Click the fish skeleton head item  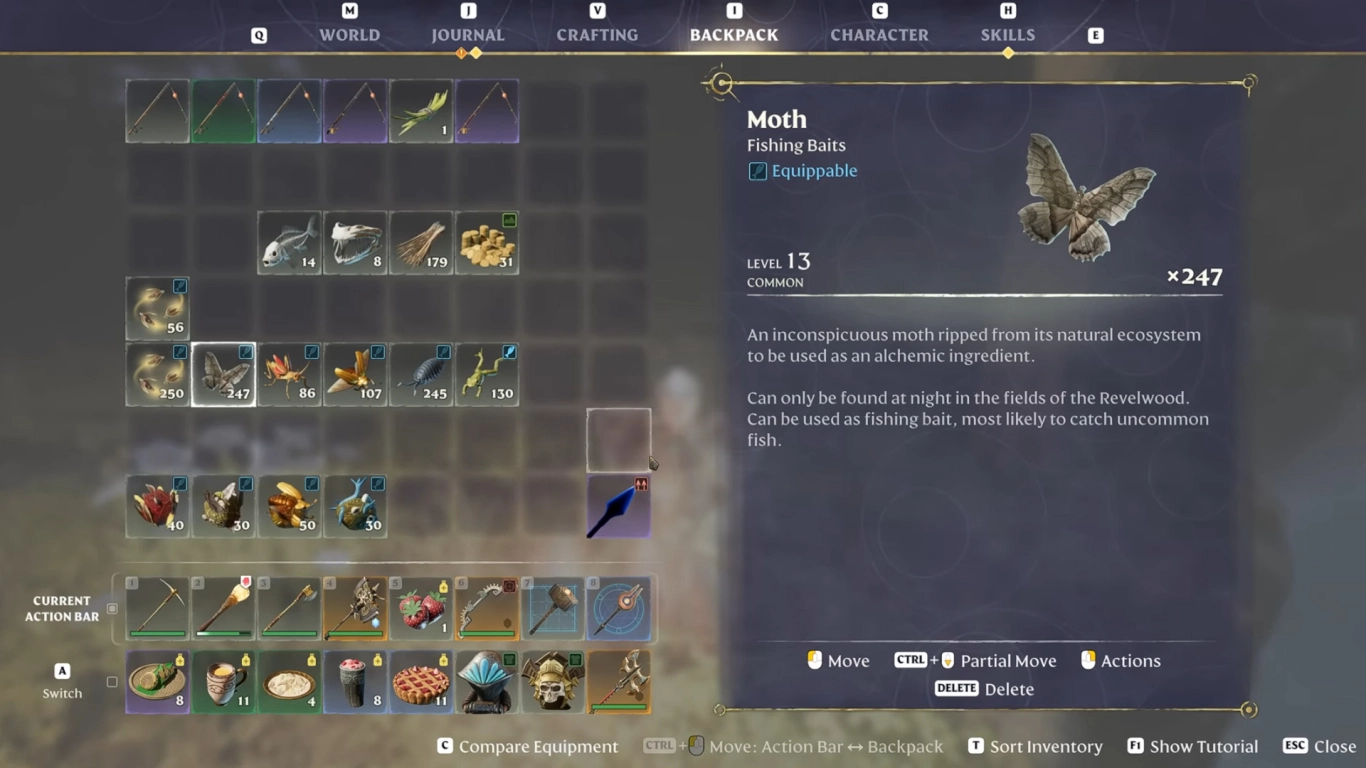(355, 241)
